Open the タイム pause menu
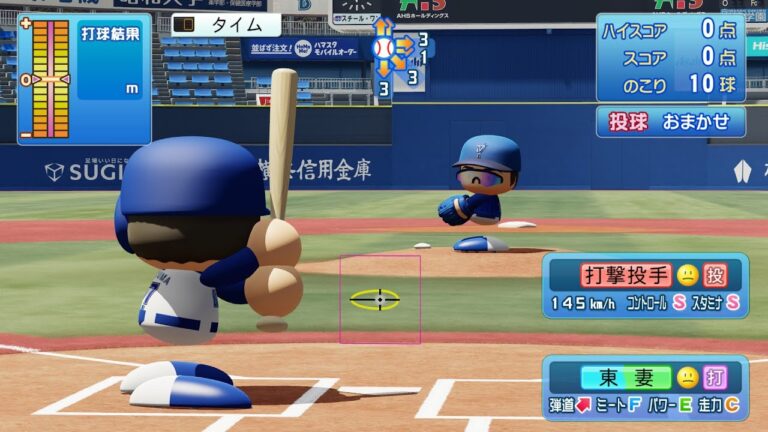768x432 pixels. (226, 25)
